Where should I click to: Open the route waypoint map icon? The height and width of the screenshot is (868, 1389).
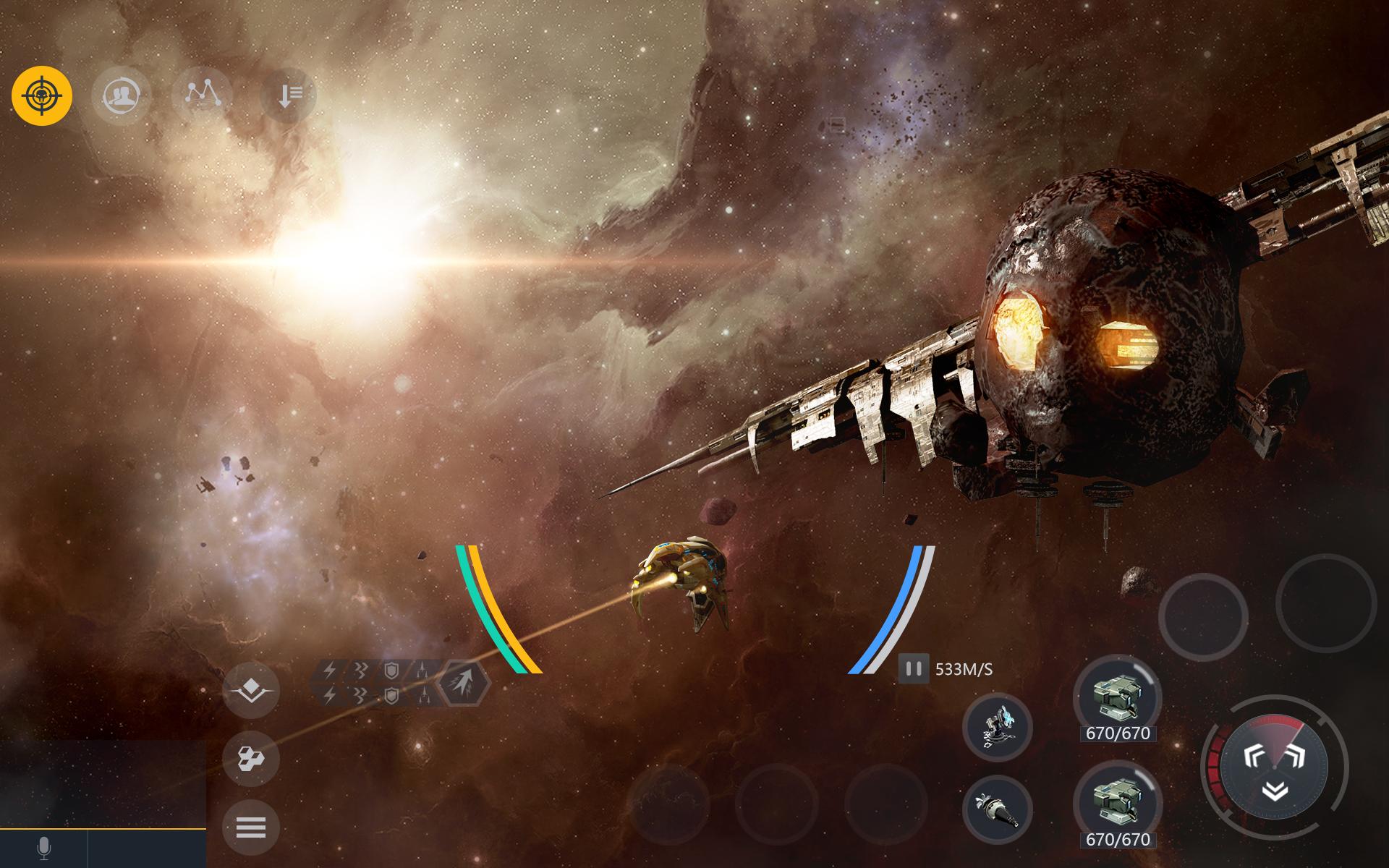coord(205,95)
